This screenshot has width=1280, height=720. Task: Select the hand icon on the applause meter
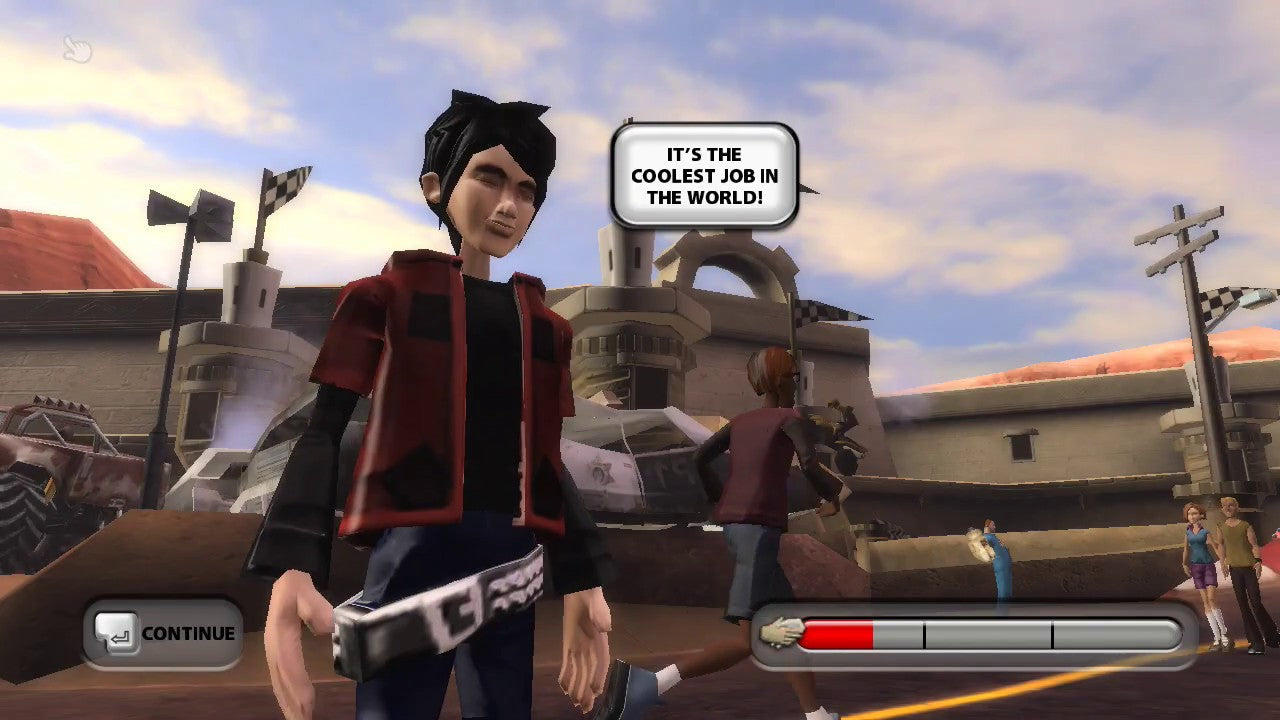point(781,632)
